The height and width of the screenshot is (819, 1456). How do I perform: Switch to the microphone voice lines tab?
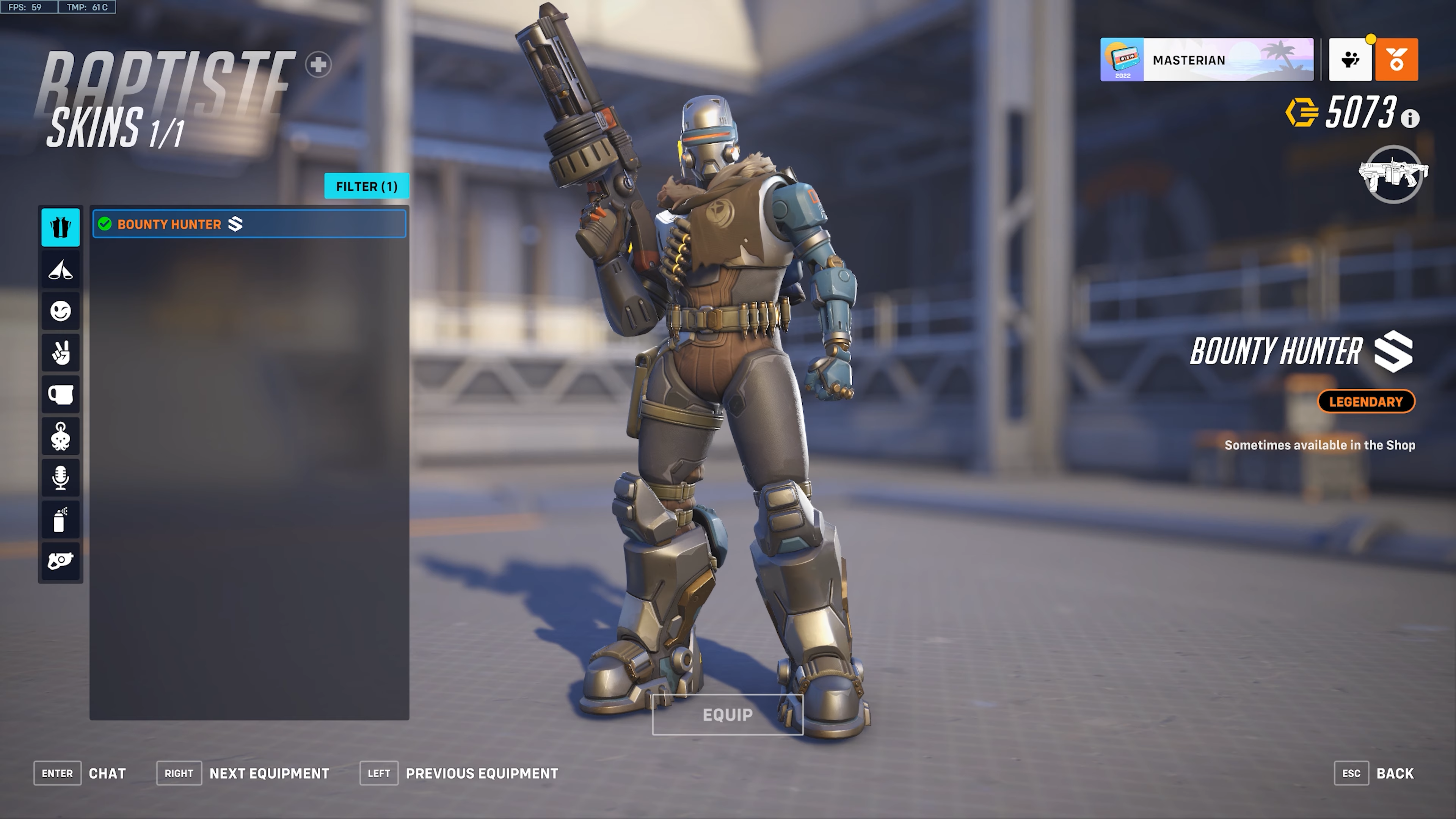(x=61, y=478)
